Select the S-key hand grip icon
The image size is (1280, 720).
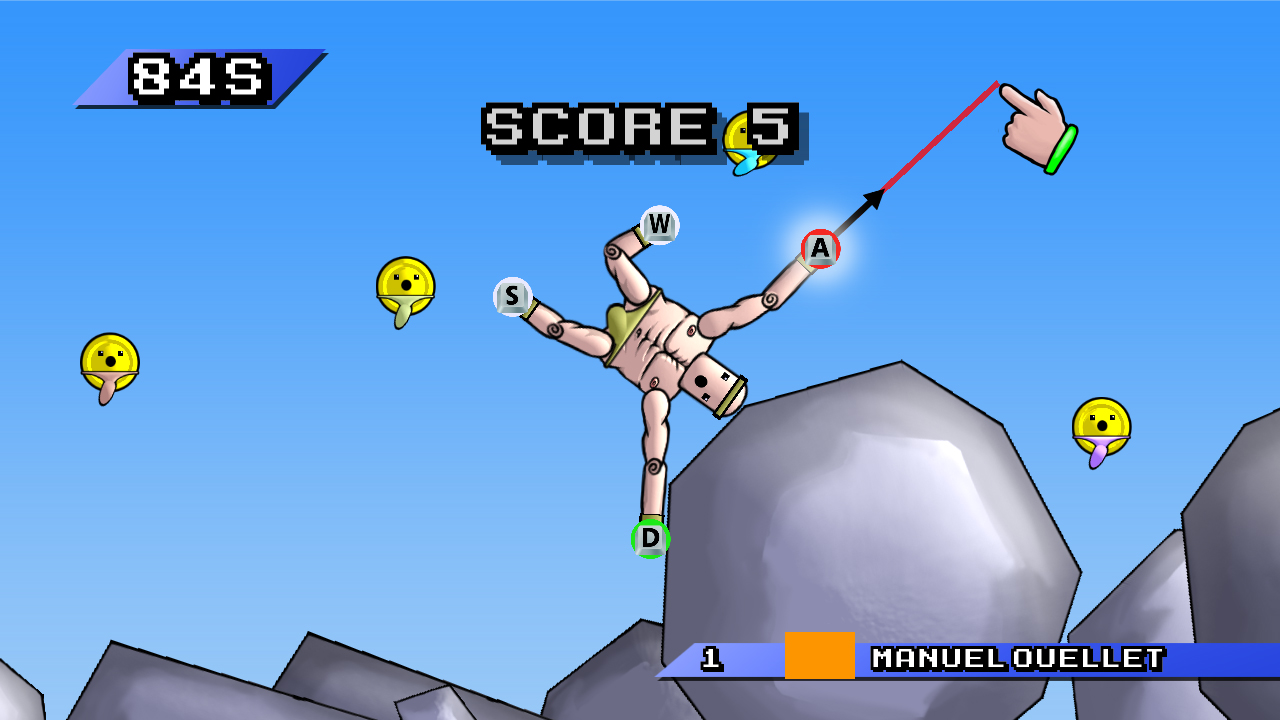(510, 296)
